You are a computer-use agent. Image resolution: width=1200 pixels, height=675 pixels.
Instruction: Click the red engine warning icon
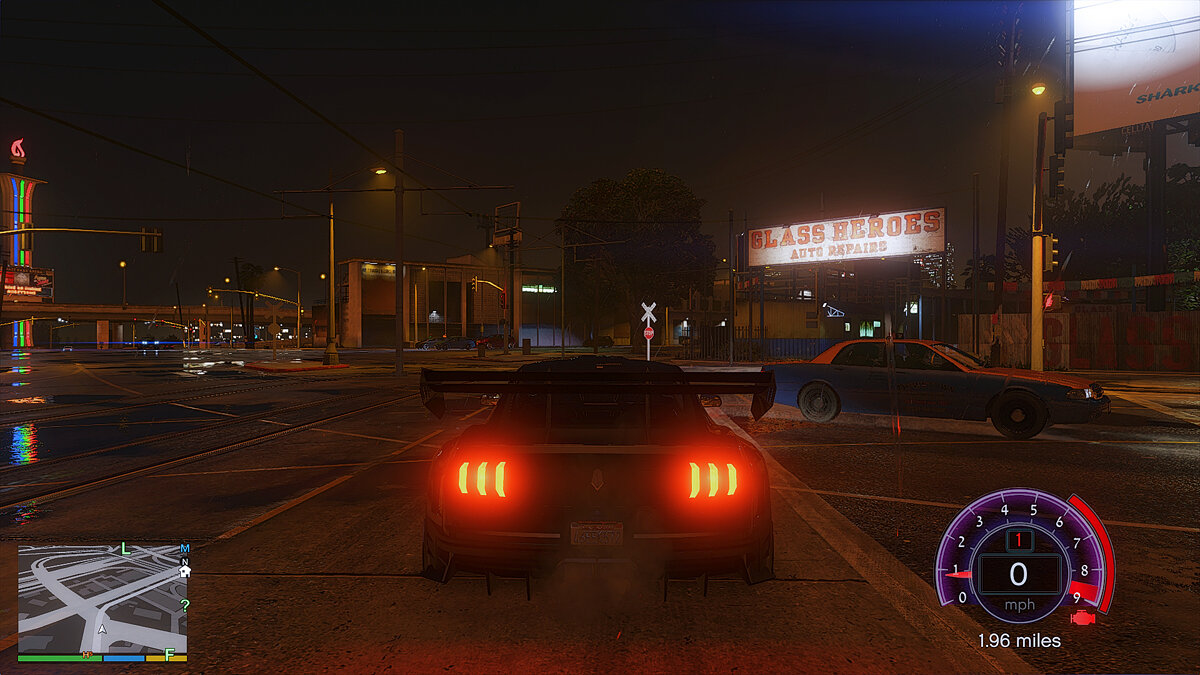1082,617
